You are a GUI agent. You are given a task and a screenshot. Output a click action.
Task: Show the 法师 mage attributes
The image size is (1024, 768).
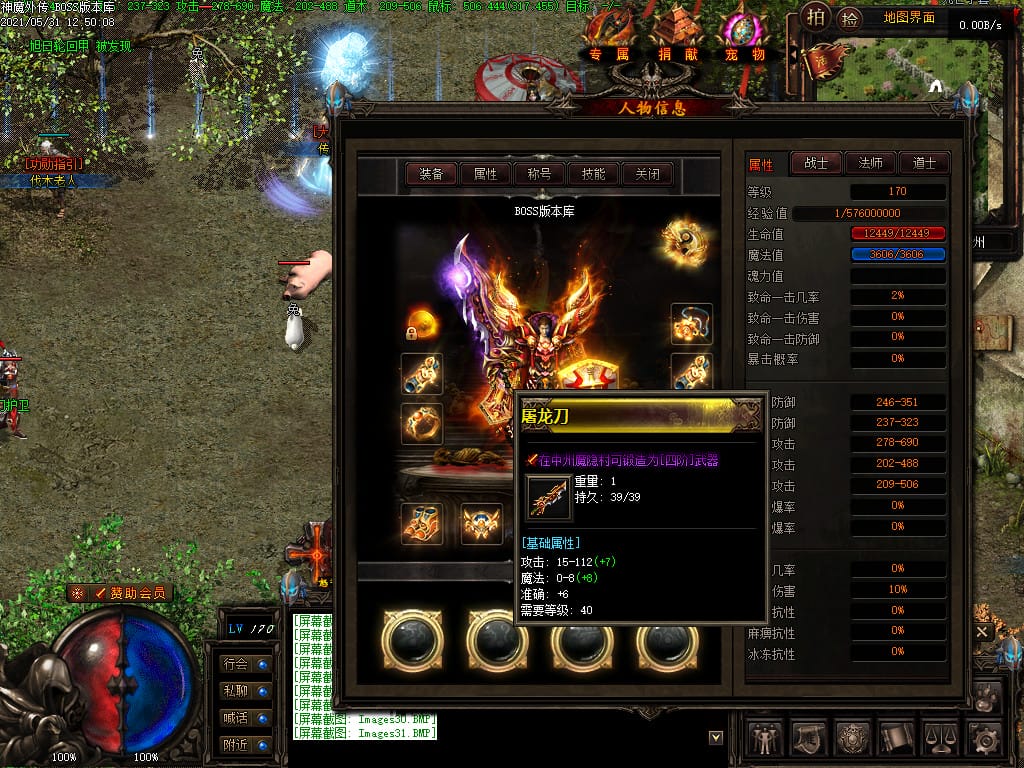(870, 163)
